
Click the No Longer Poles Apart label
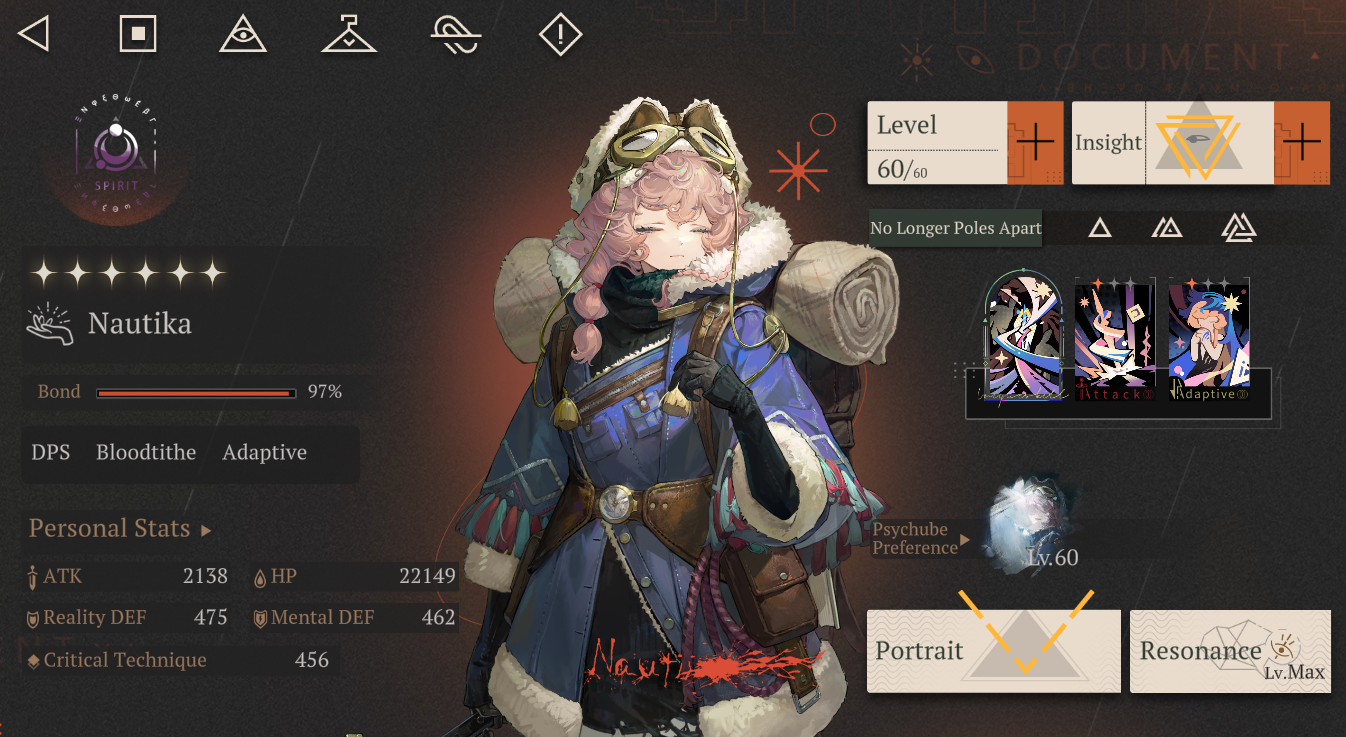pos(955,228)
